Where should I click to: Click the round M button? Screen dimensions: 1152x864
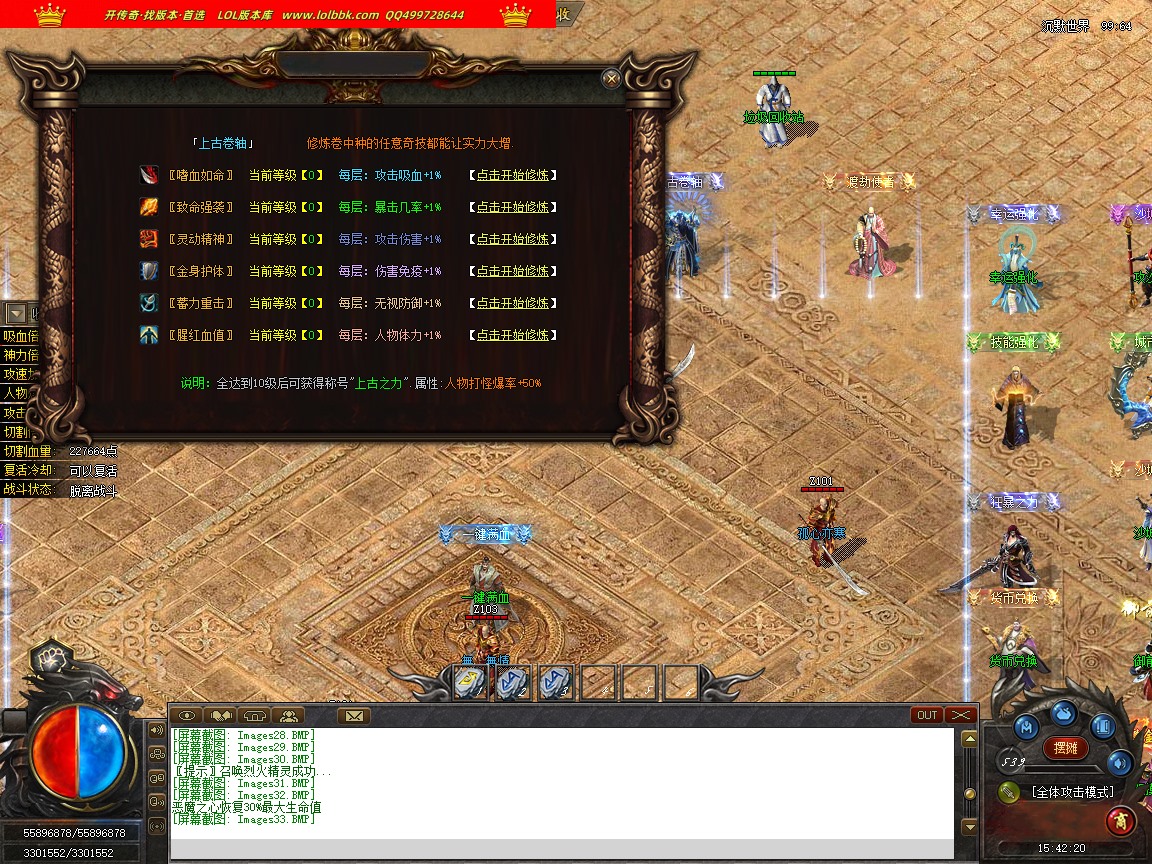pyautogui.click(x=1026, y=726)
